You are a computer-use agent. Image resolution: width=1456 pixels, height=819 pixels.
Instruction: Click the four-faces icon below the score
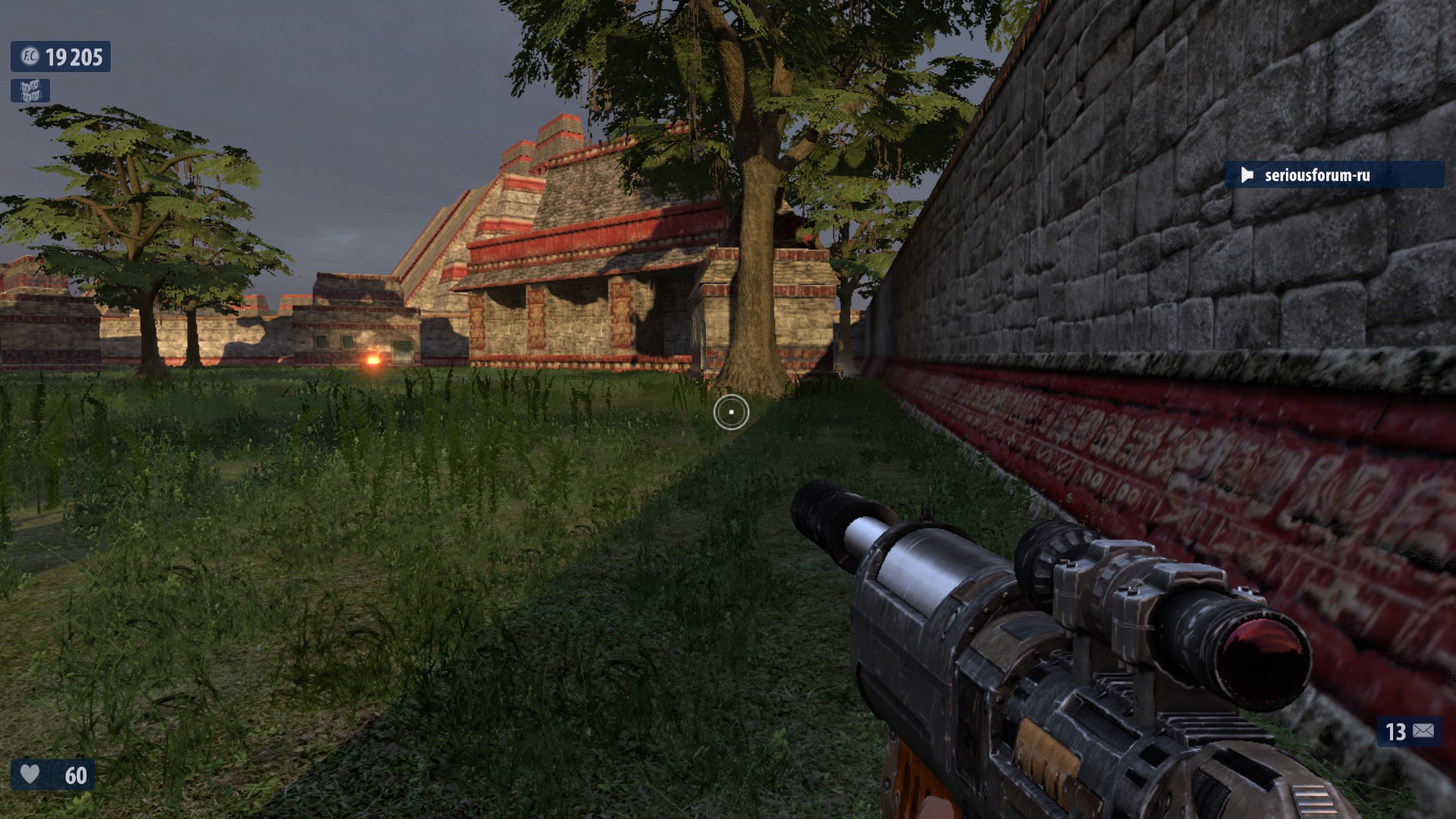pyautogui.click(x=30, y=91)
